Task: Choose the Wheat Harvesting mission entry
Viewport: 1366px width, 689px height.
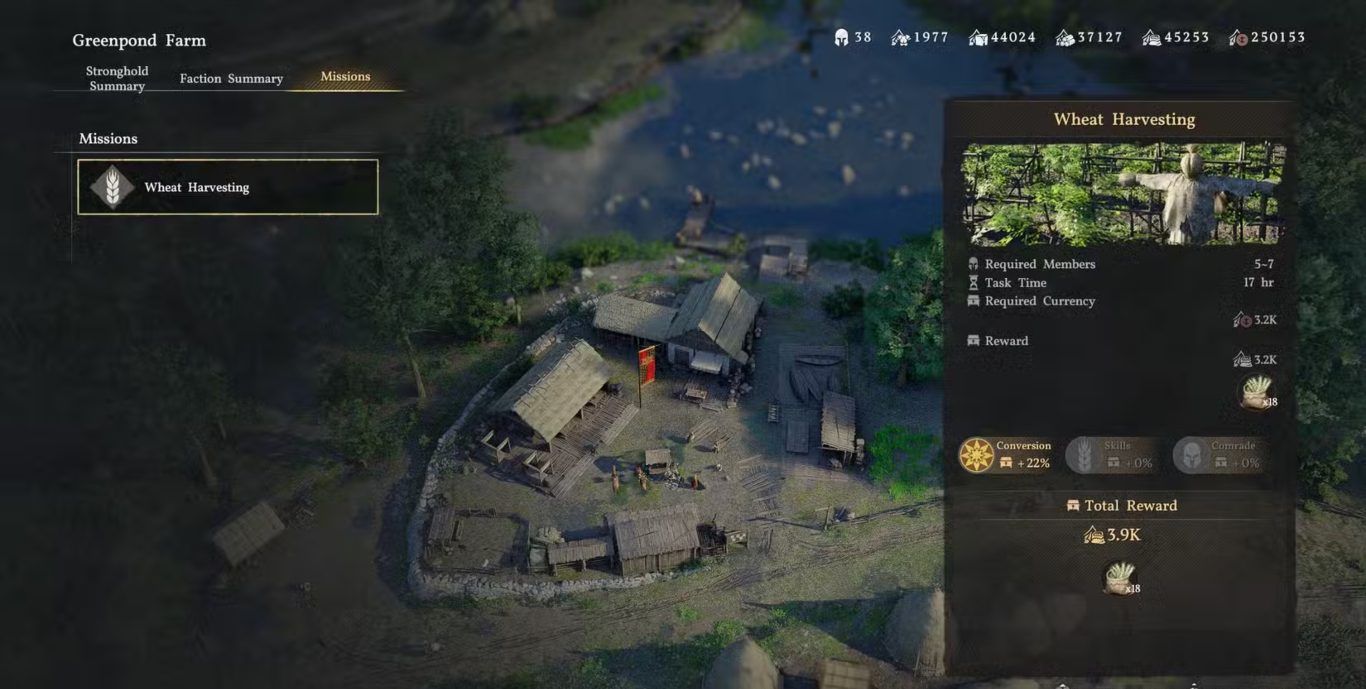Action: tap(228, 187)
